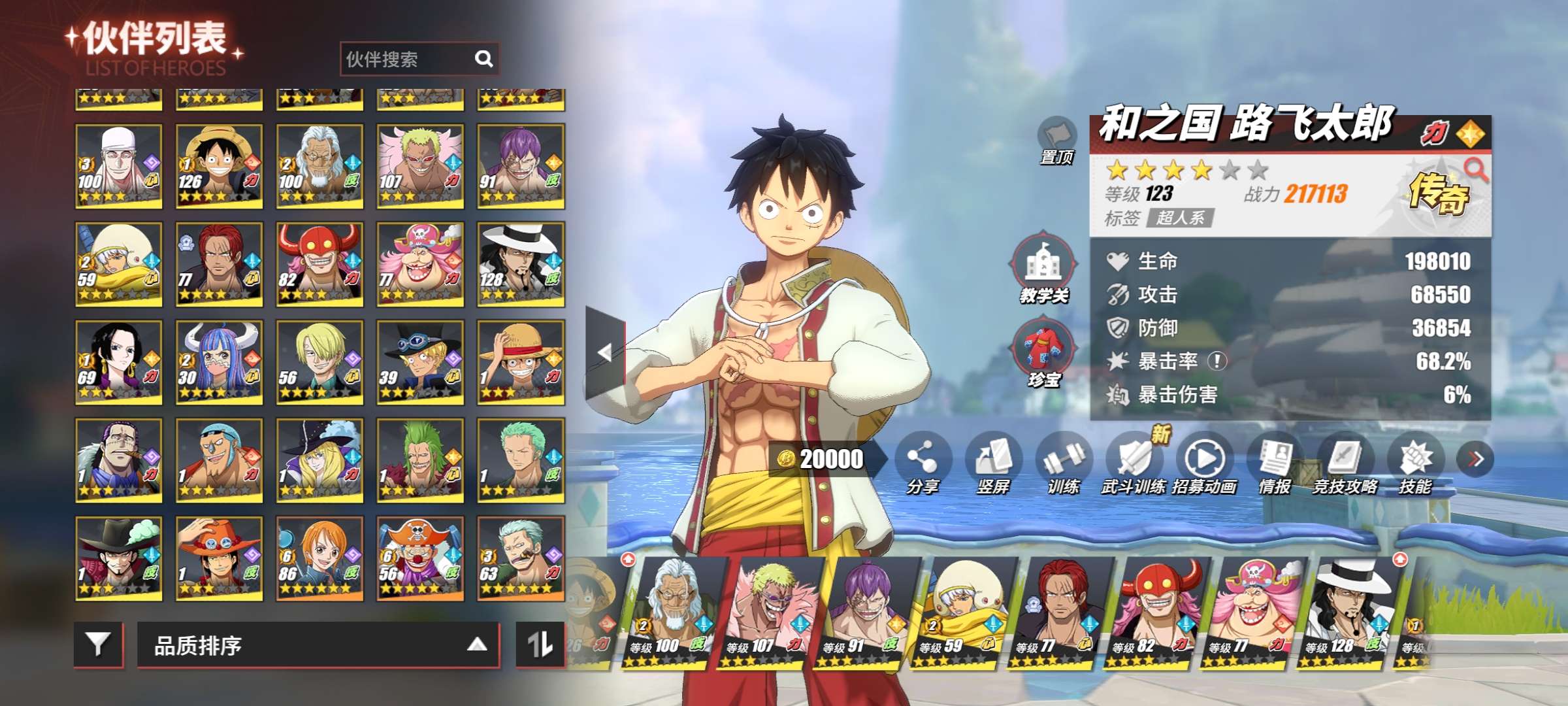Open the 珍宝 treasure icon
This screenshot has width=1568, height=706.
[x=1043, y=352]
